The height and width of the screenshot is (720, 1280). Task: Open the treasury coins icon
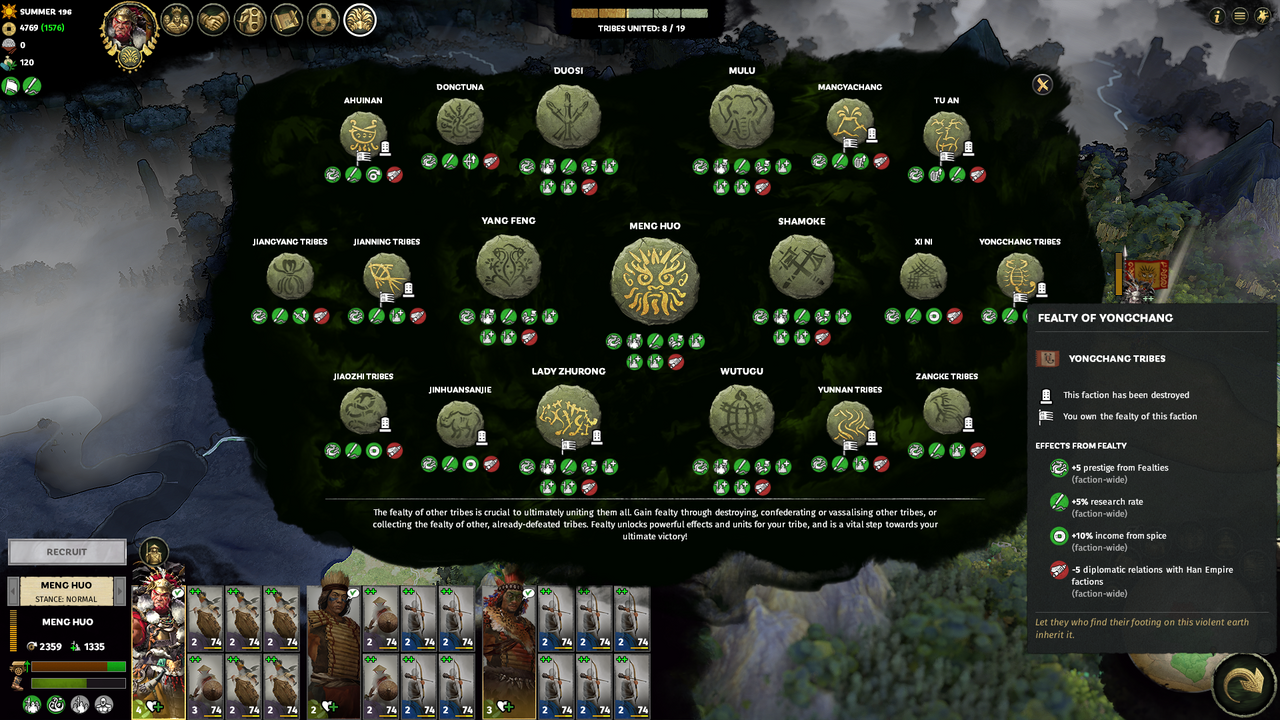tap(323, 20)
